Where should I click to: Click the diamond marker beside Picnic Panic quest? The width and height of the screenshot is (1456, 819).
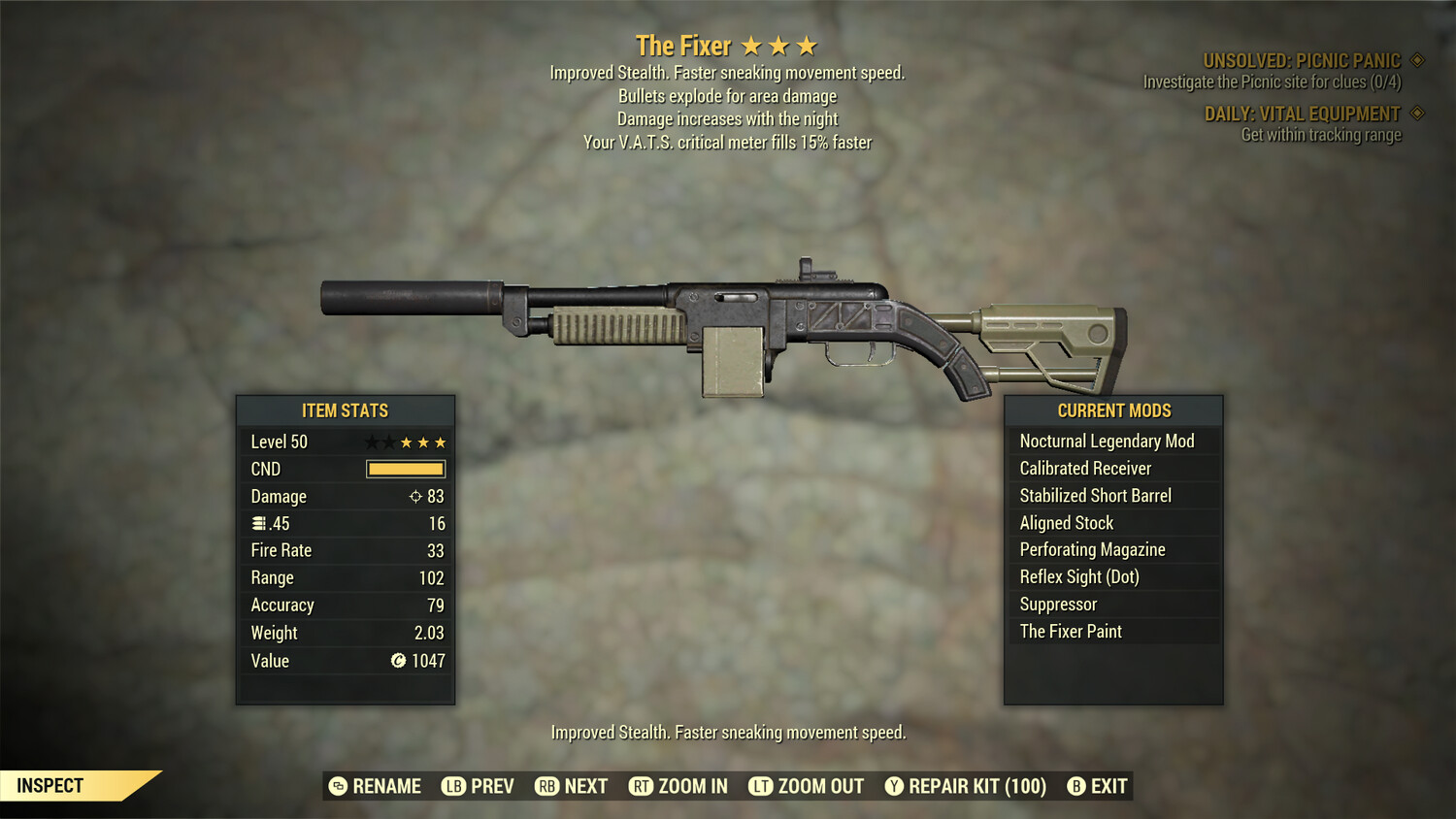1415,59
